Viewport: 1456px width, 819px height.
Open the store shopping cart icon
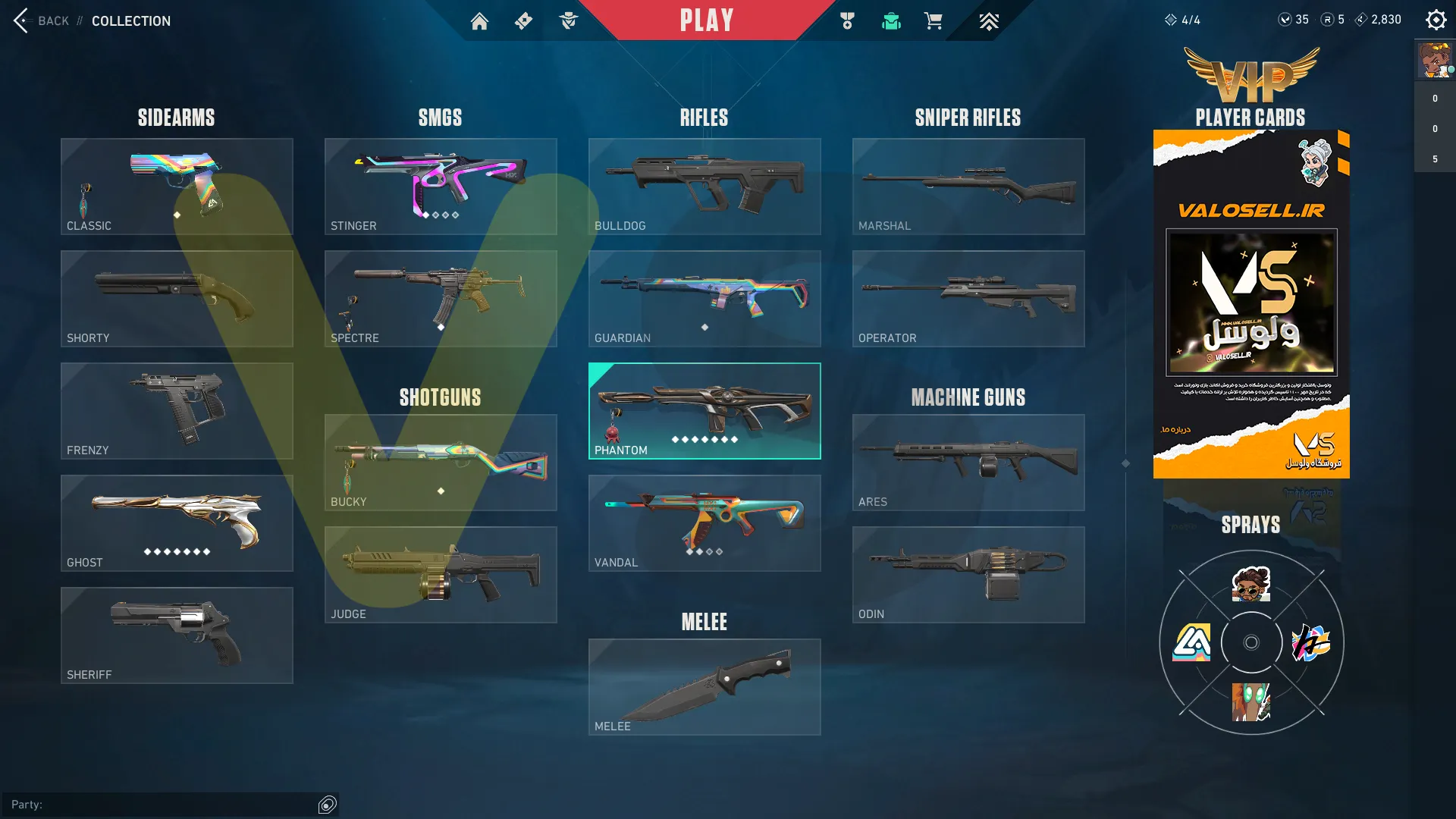click(933, 21)
